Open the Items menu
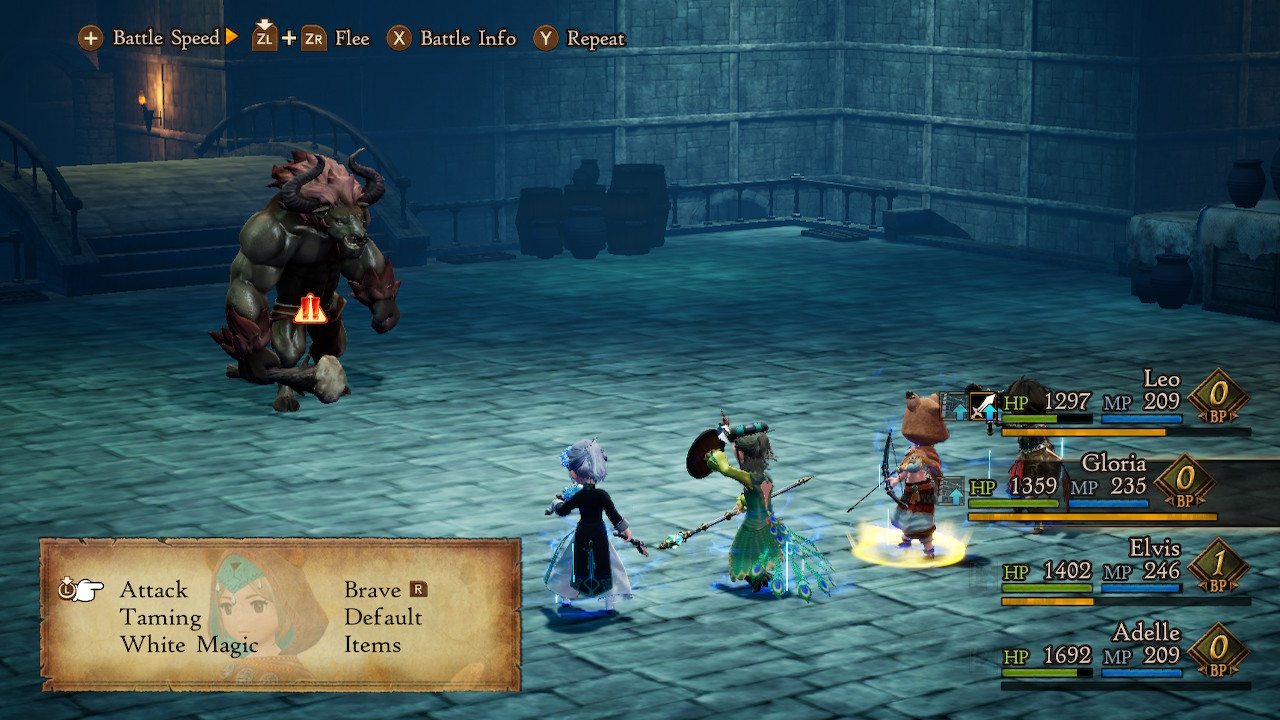 pyautogui.click(x=372, y=645)
